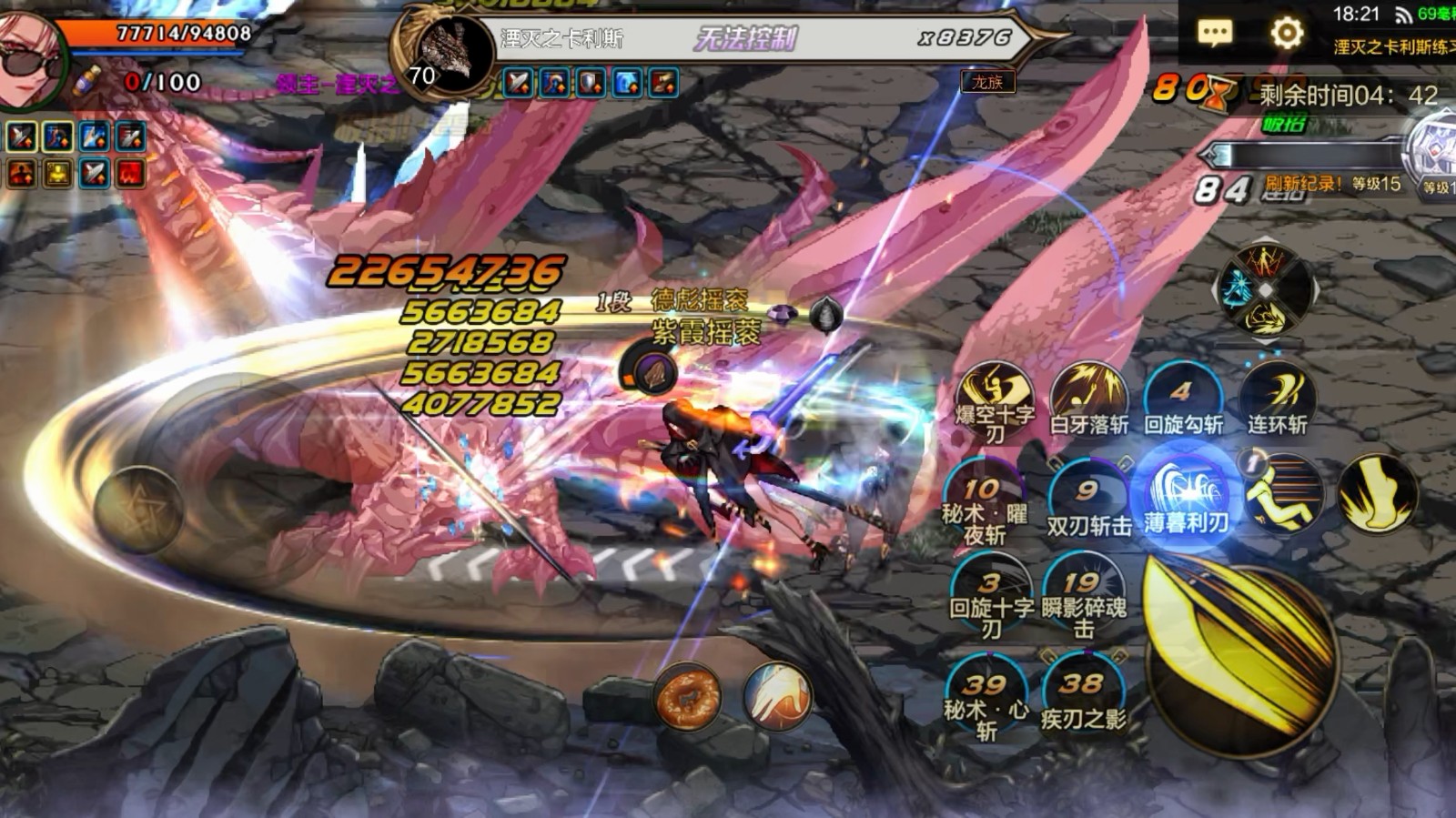This screenshot has width=1456, height=818.
Task: Open the chat speech bubble
Action: tap(1214, 34)
